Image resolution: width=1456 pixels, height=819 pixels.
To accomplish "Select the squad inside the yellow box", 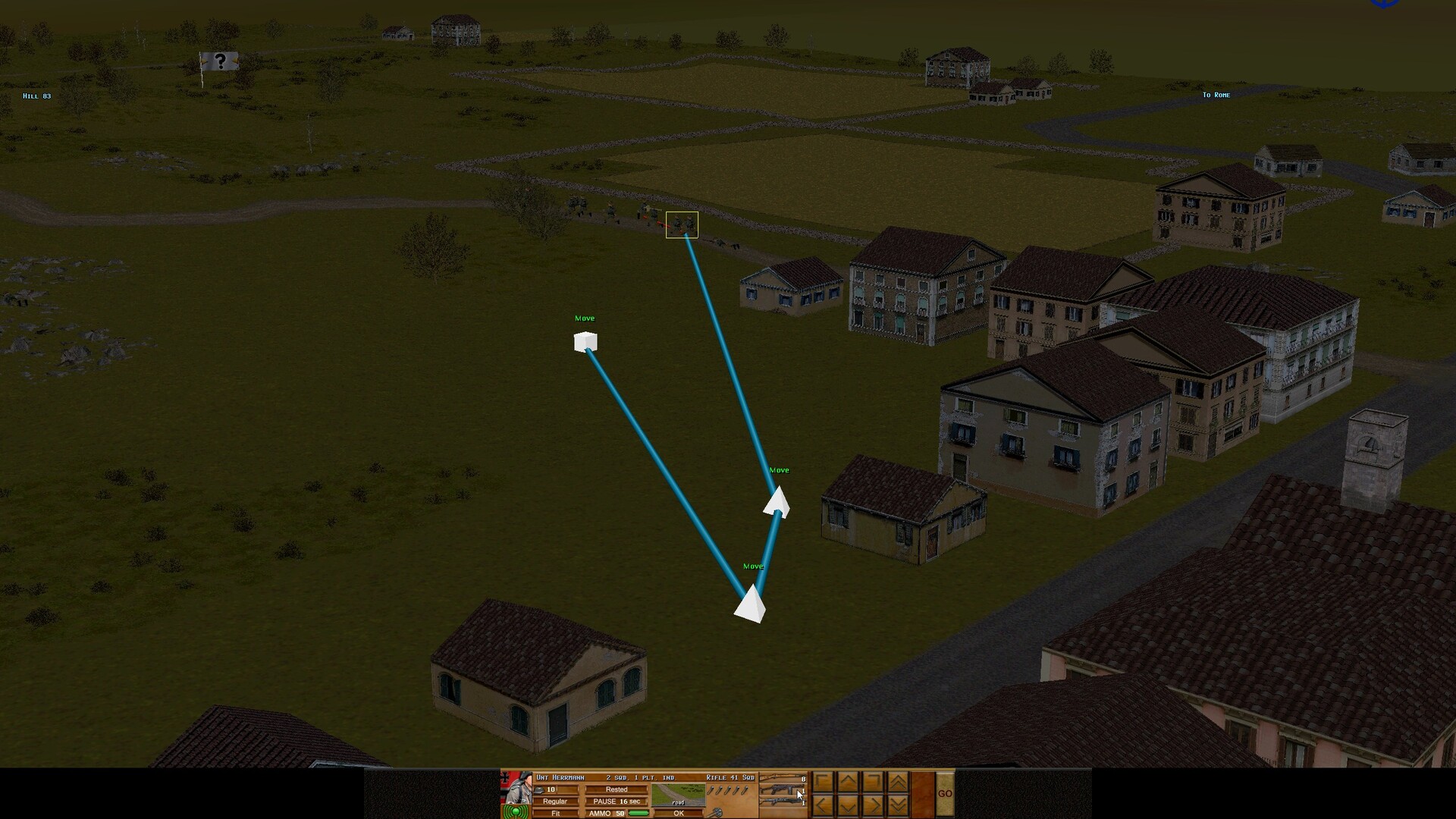I will [682, 224].
